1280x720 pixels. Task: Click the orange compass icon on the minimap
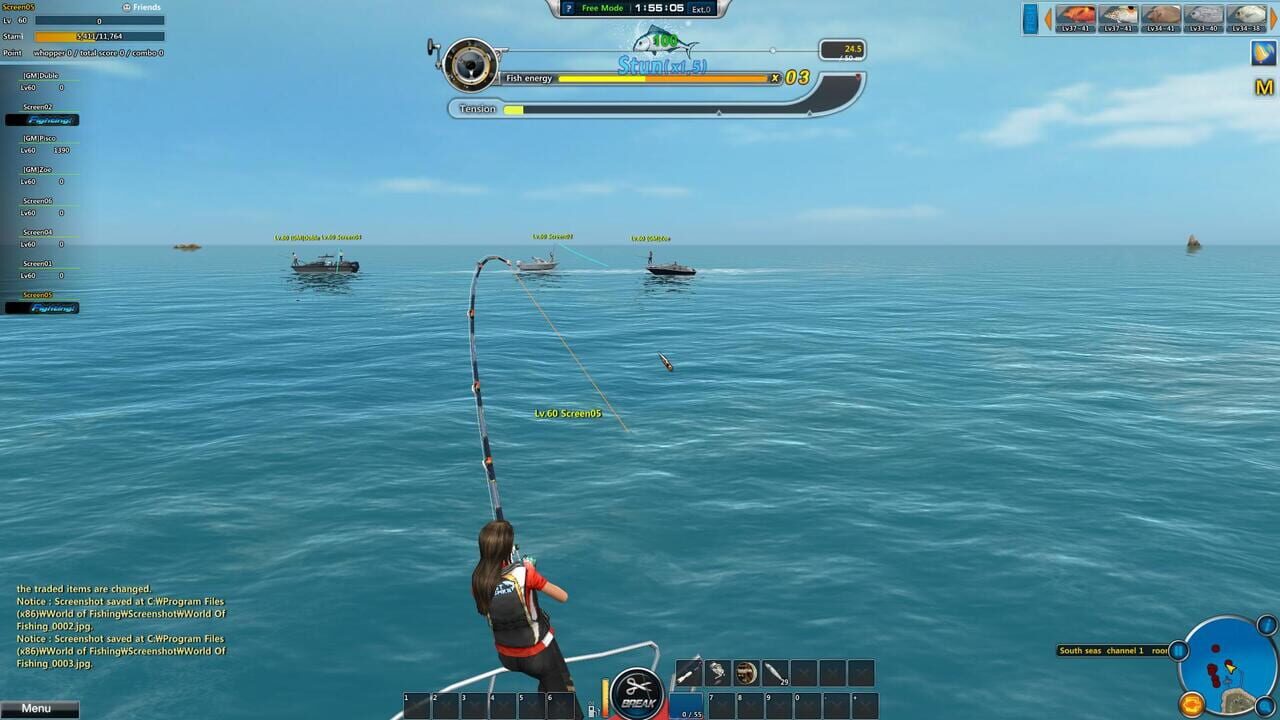pos(1192,704)
